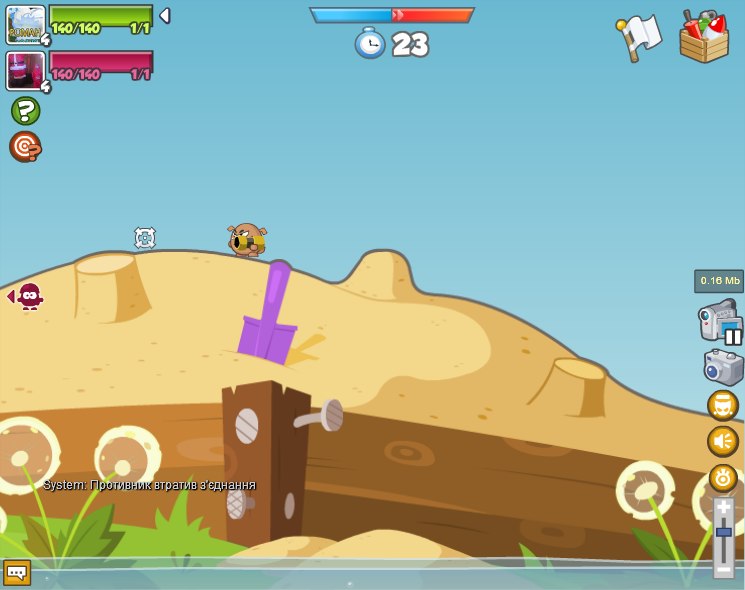Take a screenshot with the photo camera
Screen dimensions: 745x590
pyautogui.click(x=723, y=367)
